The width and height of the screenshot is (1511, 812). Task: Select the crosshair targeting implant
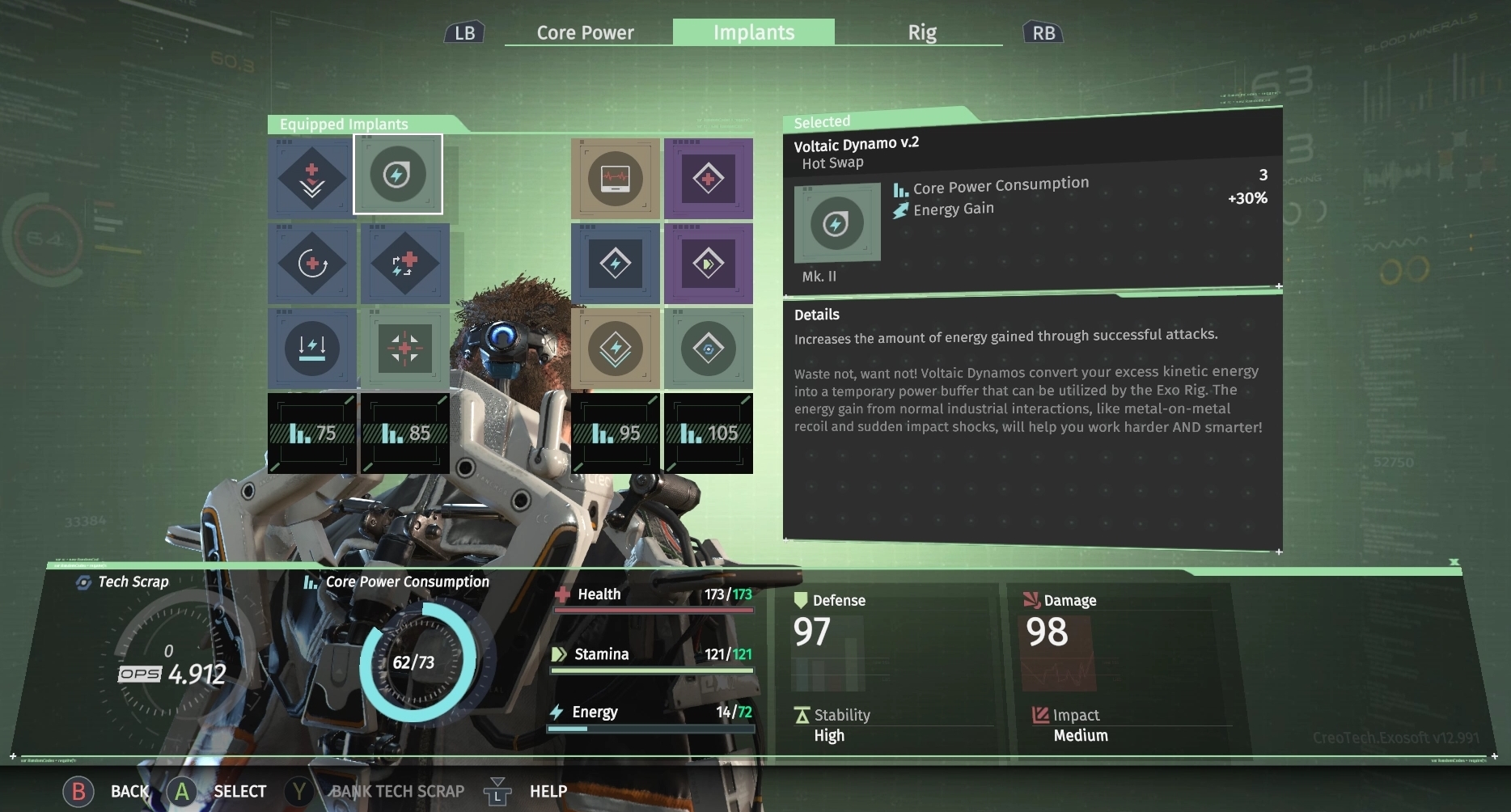click(405, 349)
